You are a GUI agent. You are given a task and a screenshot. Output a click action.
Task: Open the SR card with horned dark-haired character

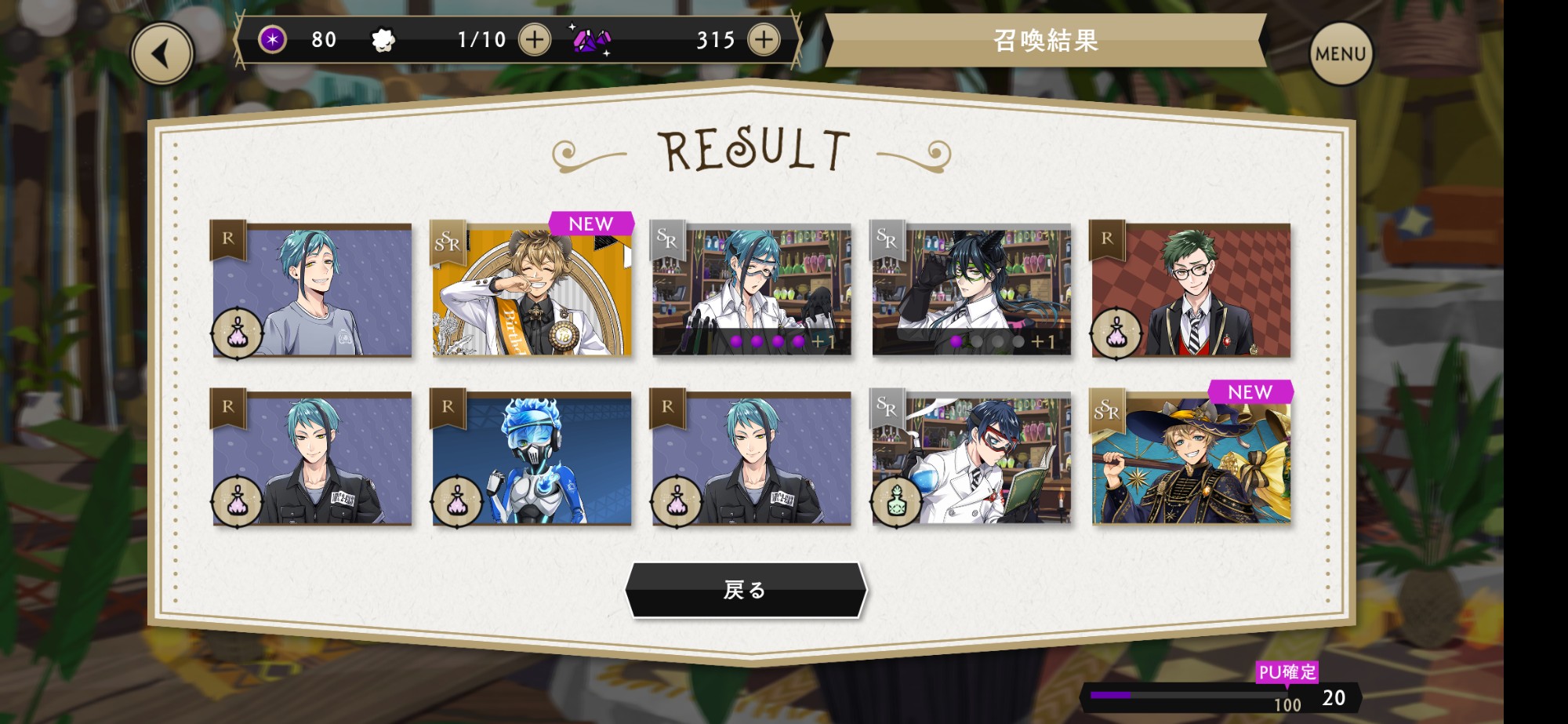pos(971,289)
